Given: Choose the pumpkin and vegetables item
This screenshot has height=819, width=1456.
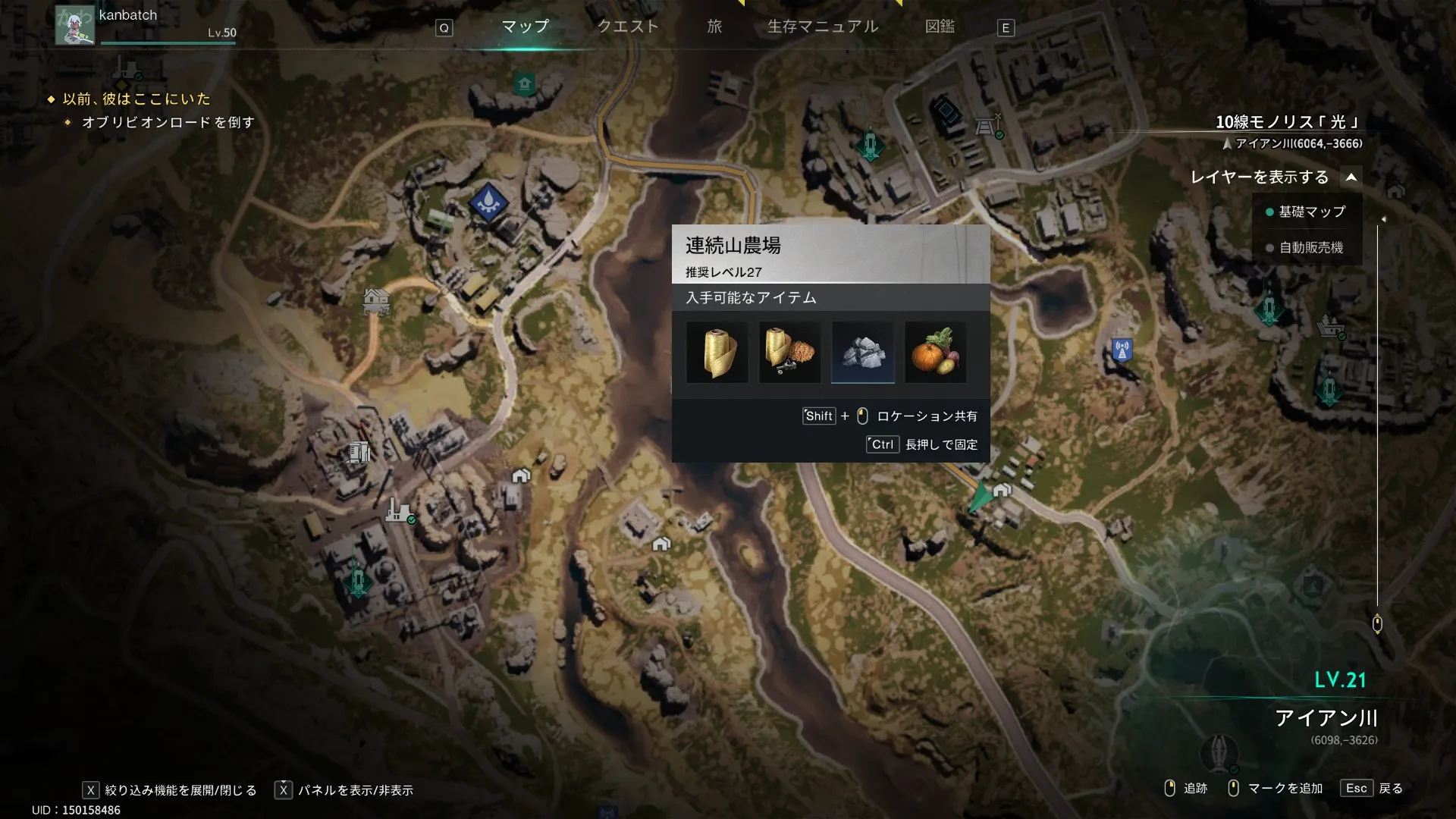Looking at the screenshot, I should coord(935,353).
